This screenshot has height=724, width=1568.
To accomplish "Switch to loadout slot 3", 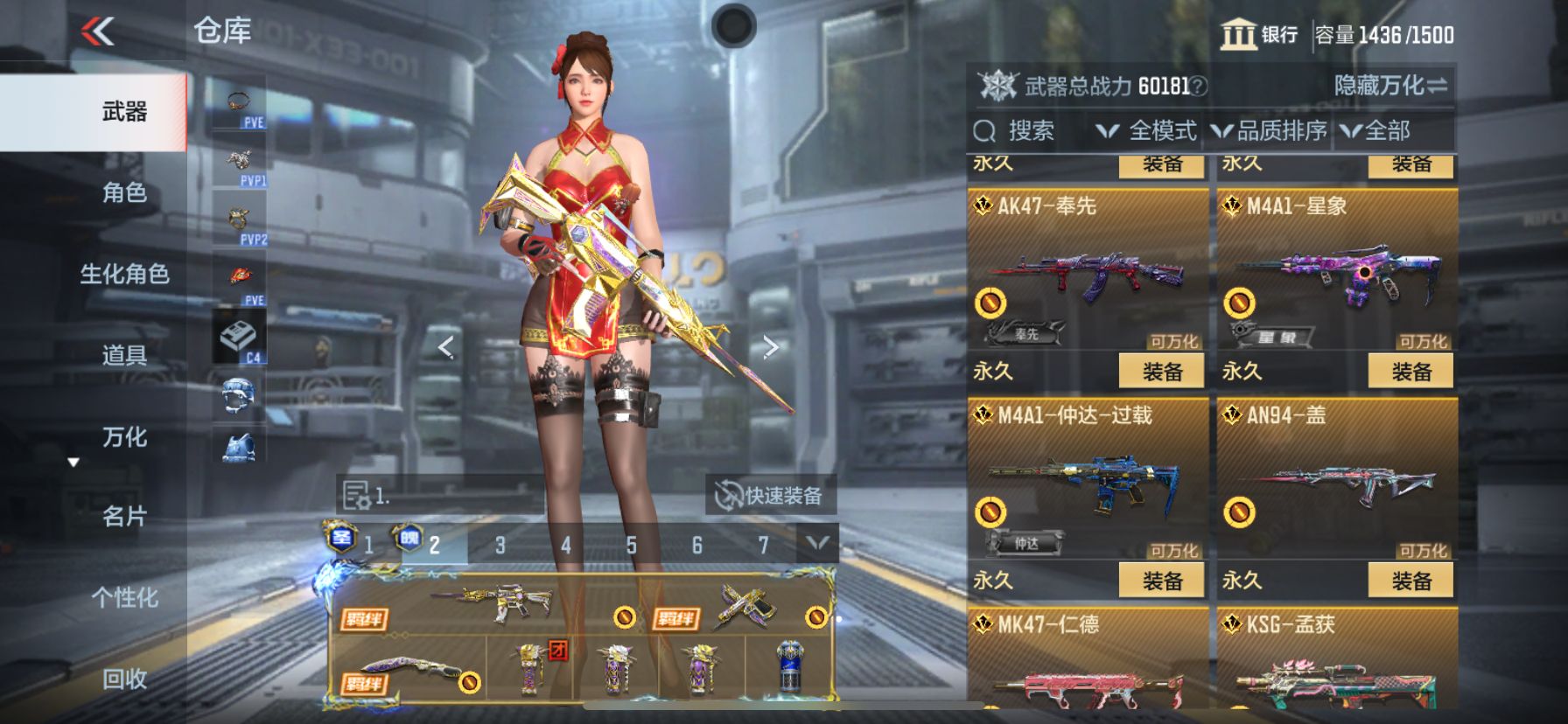I will 500,546.
